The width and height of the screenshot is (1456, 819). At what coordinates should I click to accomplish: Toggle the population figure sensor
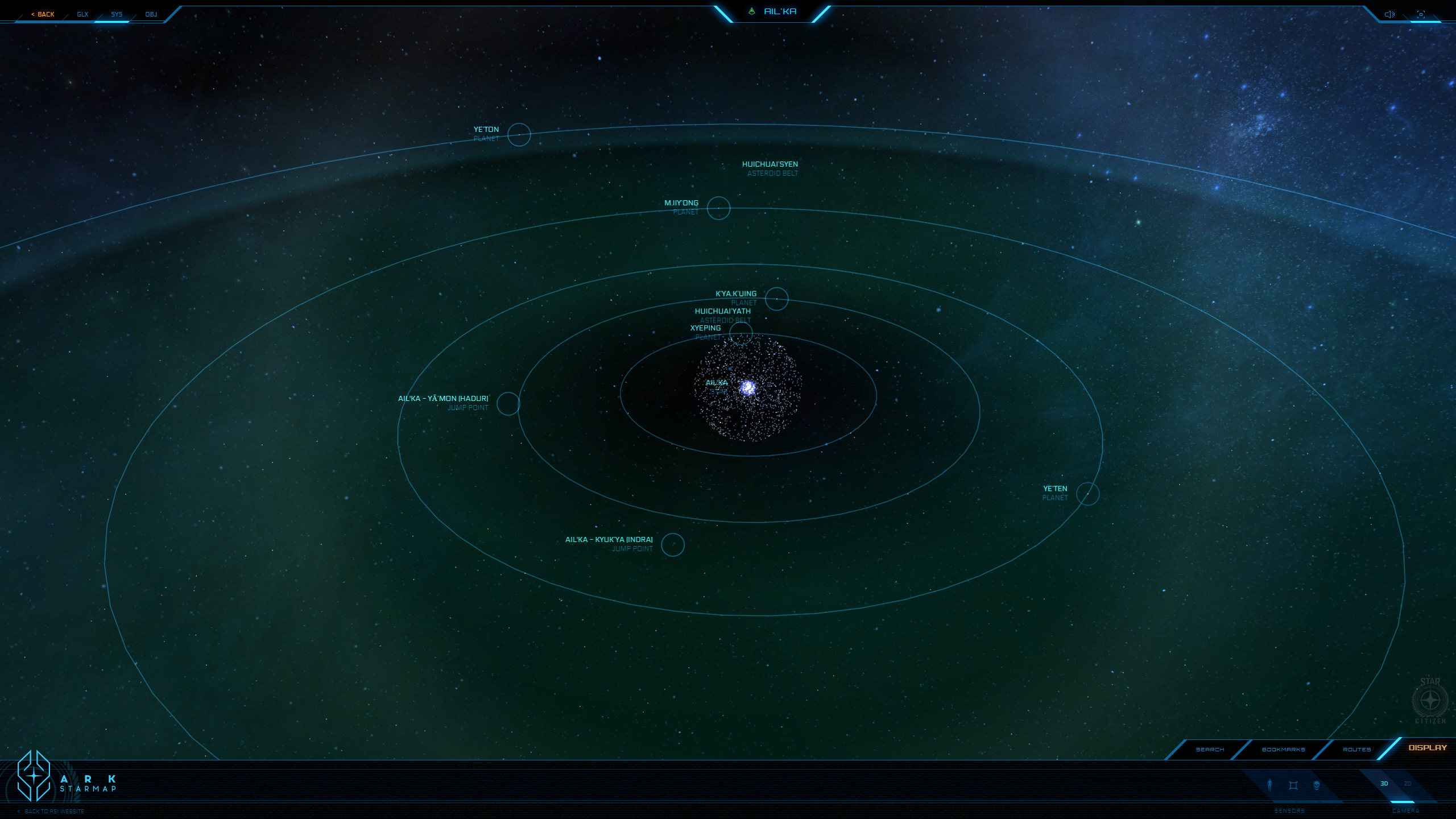[1269, 785]
